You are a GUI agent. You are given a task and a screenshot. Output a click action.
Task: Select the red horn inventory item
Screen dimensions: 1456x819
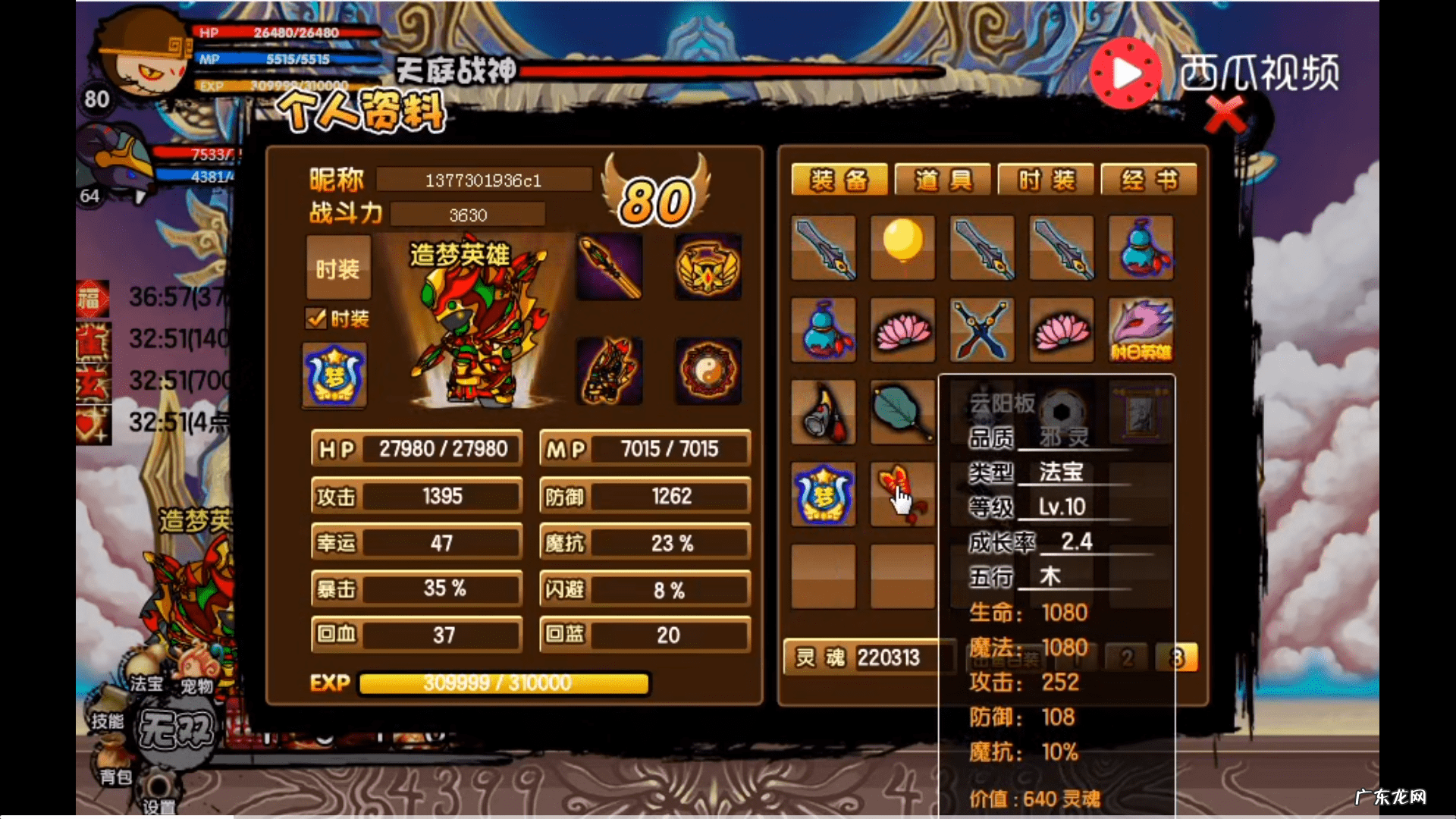[824, 412]
